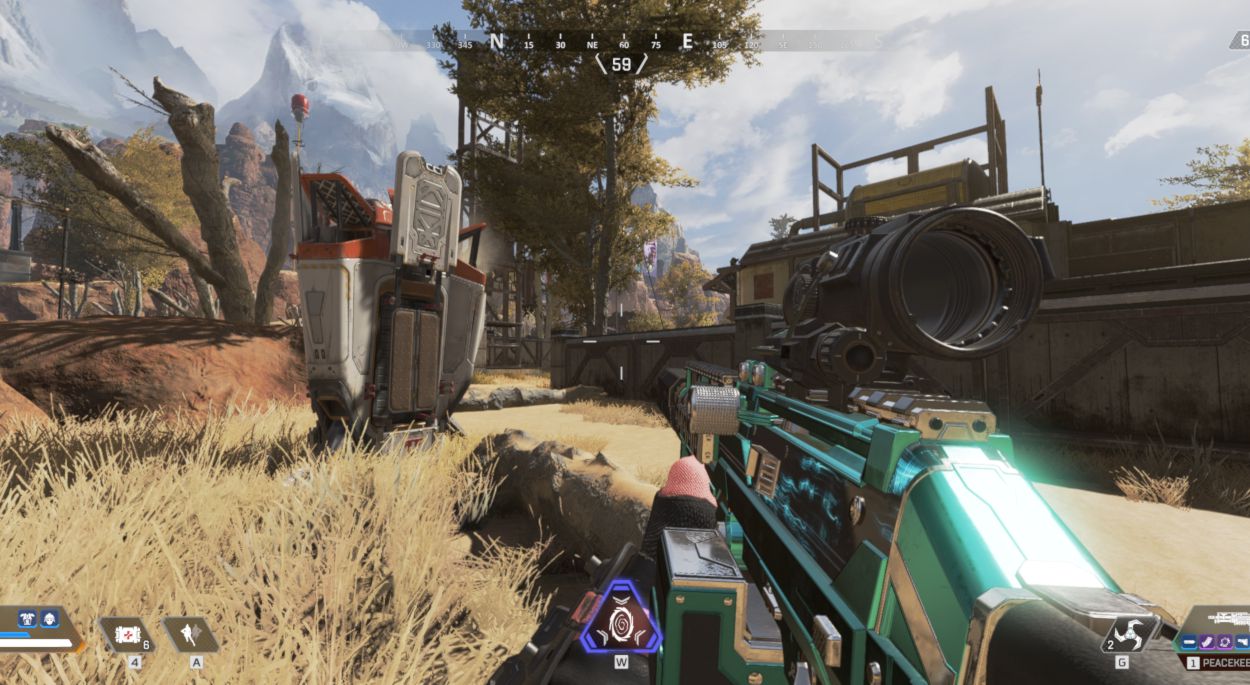
Task: Equip the Arc Star grenade slot
Action: click(1130, 633)
